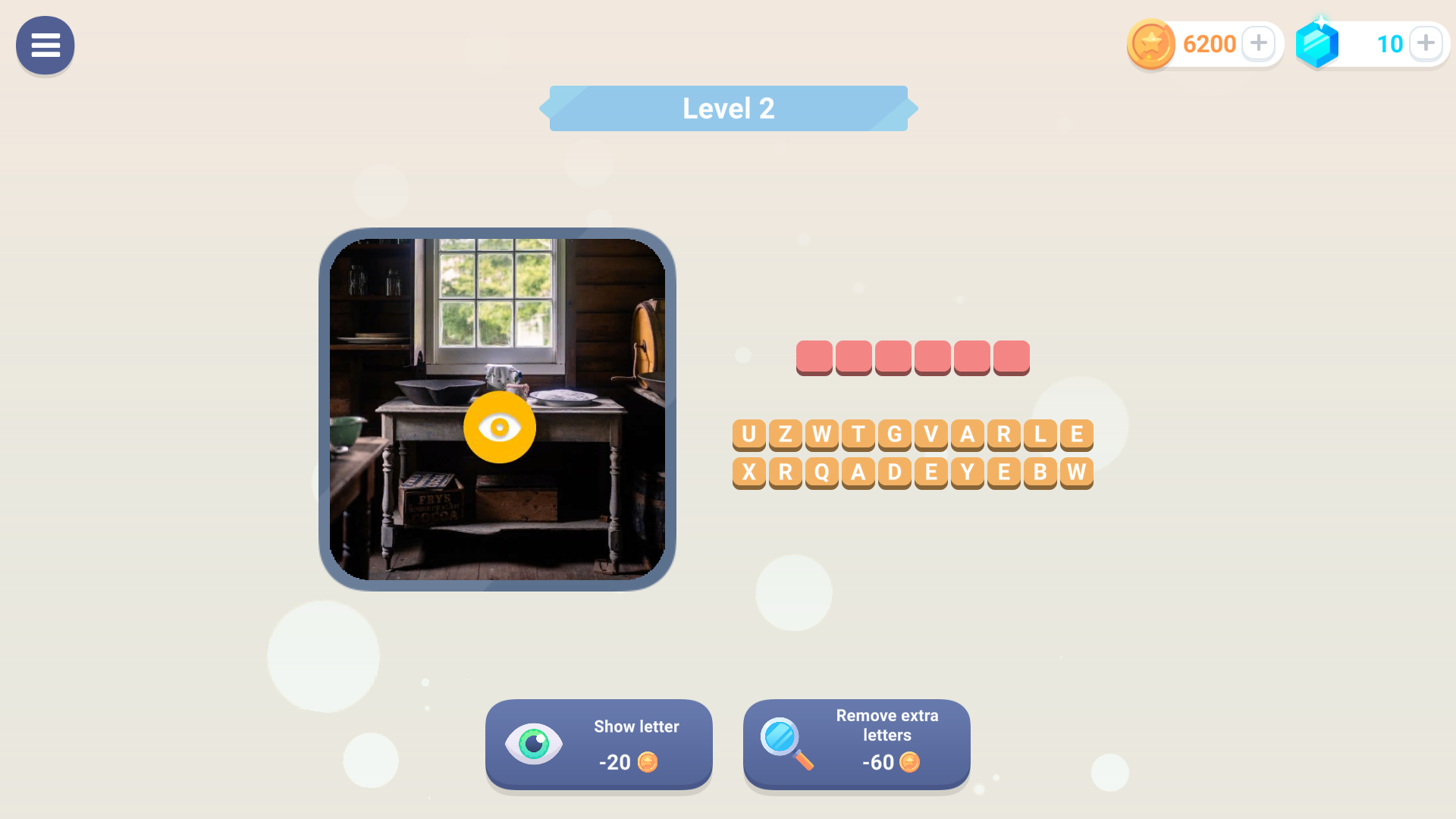The width and height of the screenshot is (1456, 819).
Task: Select the letter E at row end
Action: click(x=1077, y=434)
